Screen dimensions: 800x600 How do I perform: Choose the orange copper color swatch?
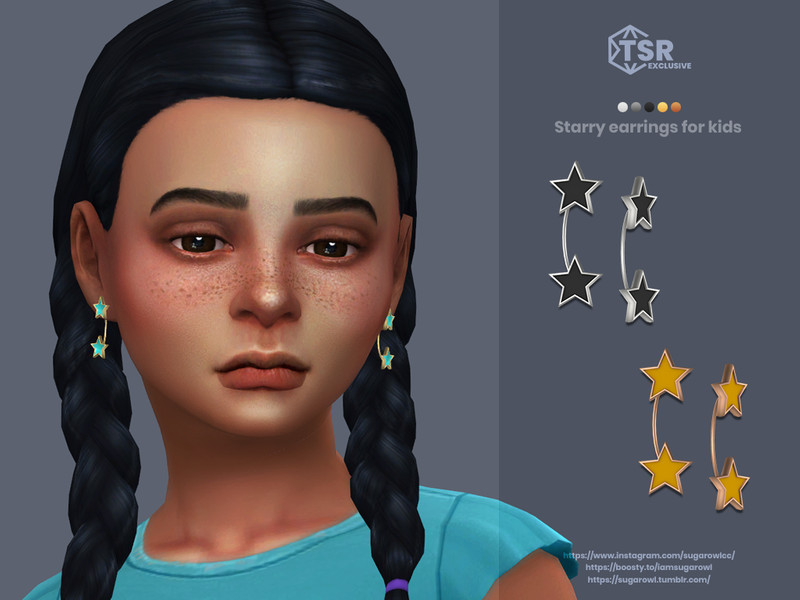(x=676, y=107)
